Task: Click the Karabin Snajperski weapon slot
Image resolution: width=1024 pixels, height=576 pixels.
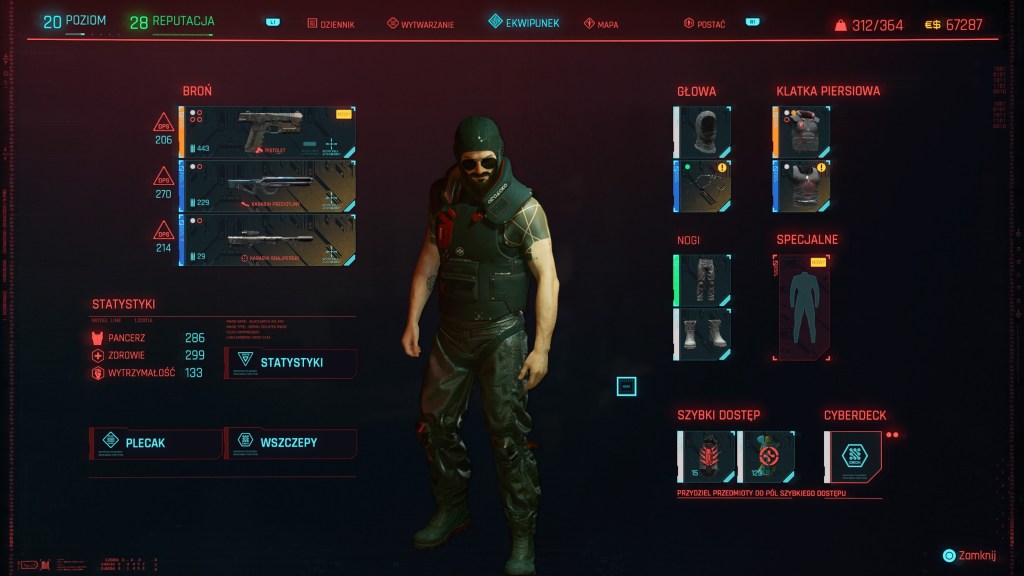Action: tap(268, 240)
